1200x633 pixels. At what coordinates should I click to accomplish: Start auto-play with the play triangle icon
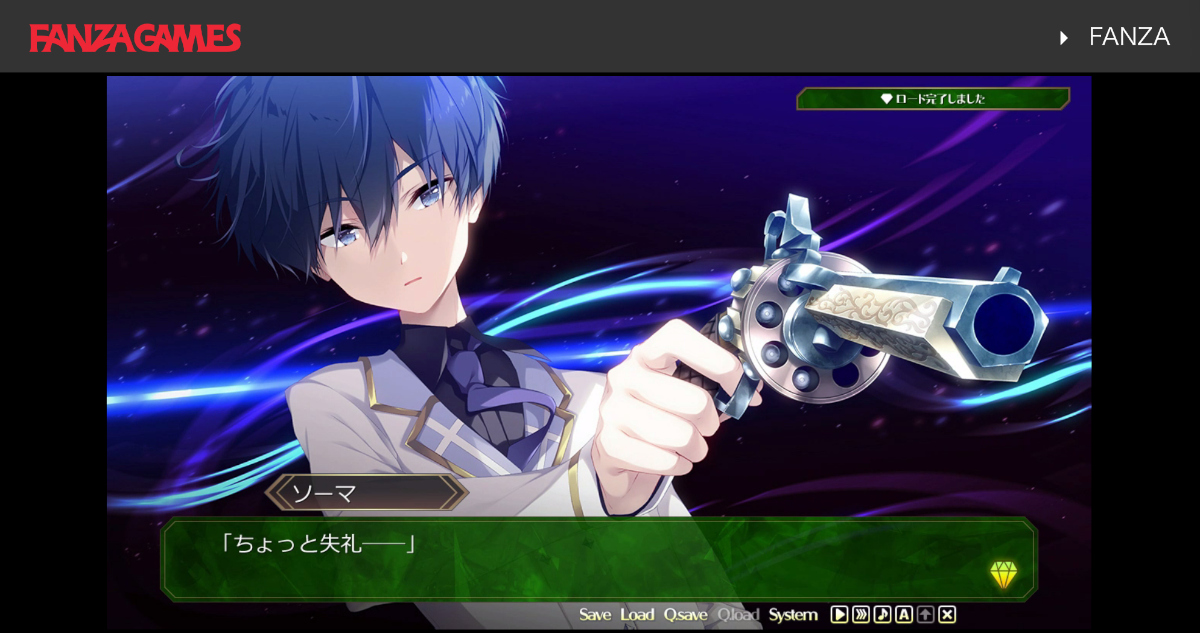pos(840,615)
